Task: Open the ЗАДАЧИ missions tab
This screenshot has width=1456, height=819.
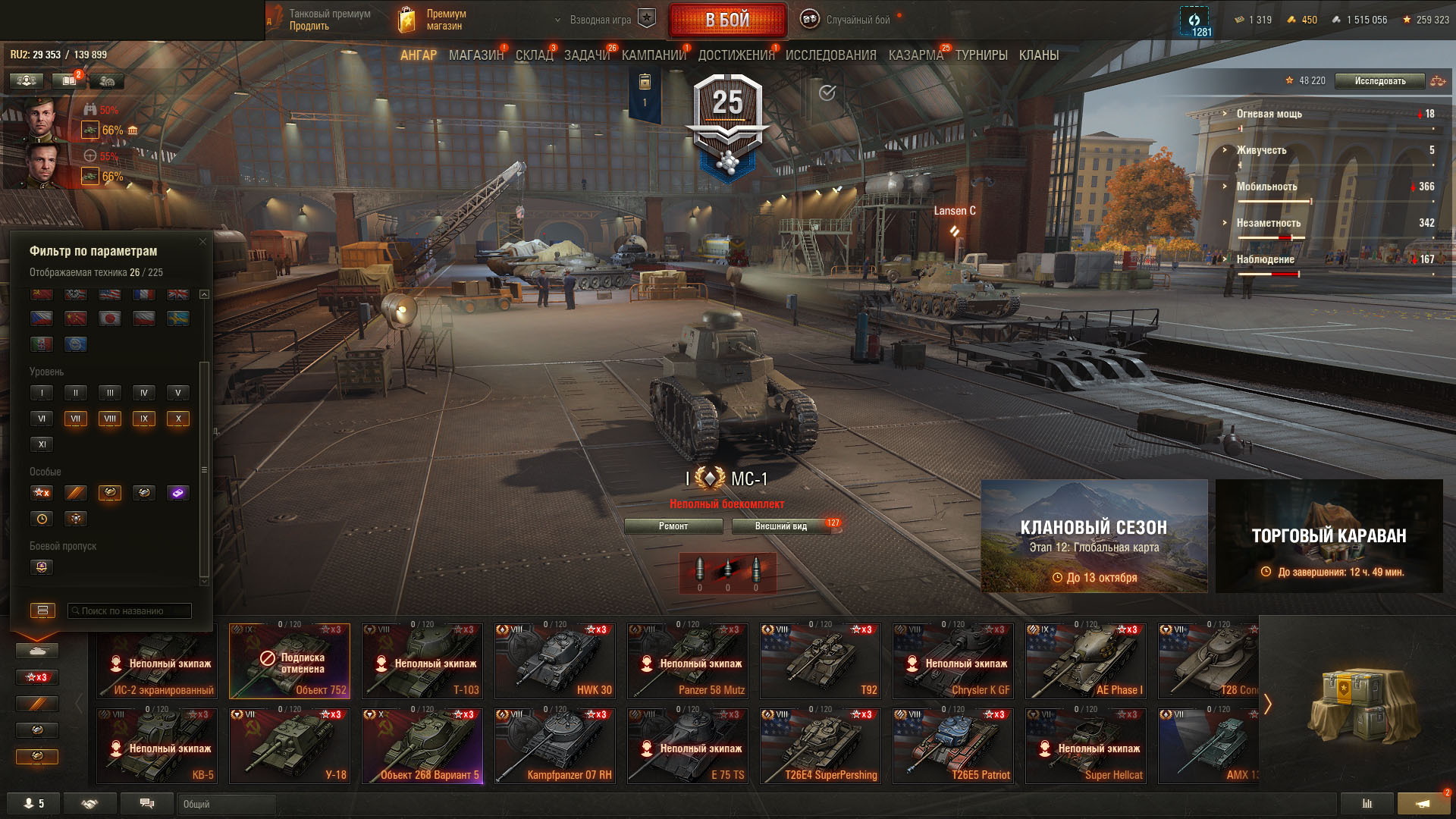Action: tap(586, 55)
